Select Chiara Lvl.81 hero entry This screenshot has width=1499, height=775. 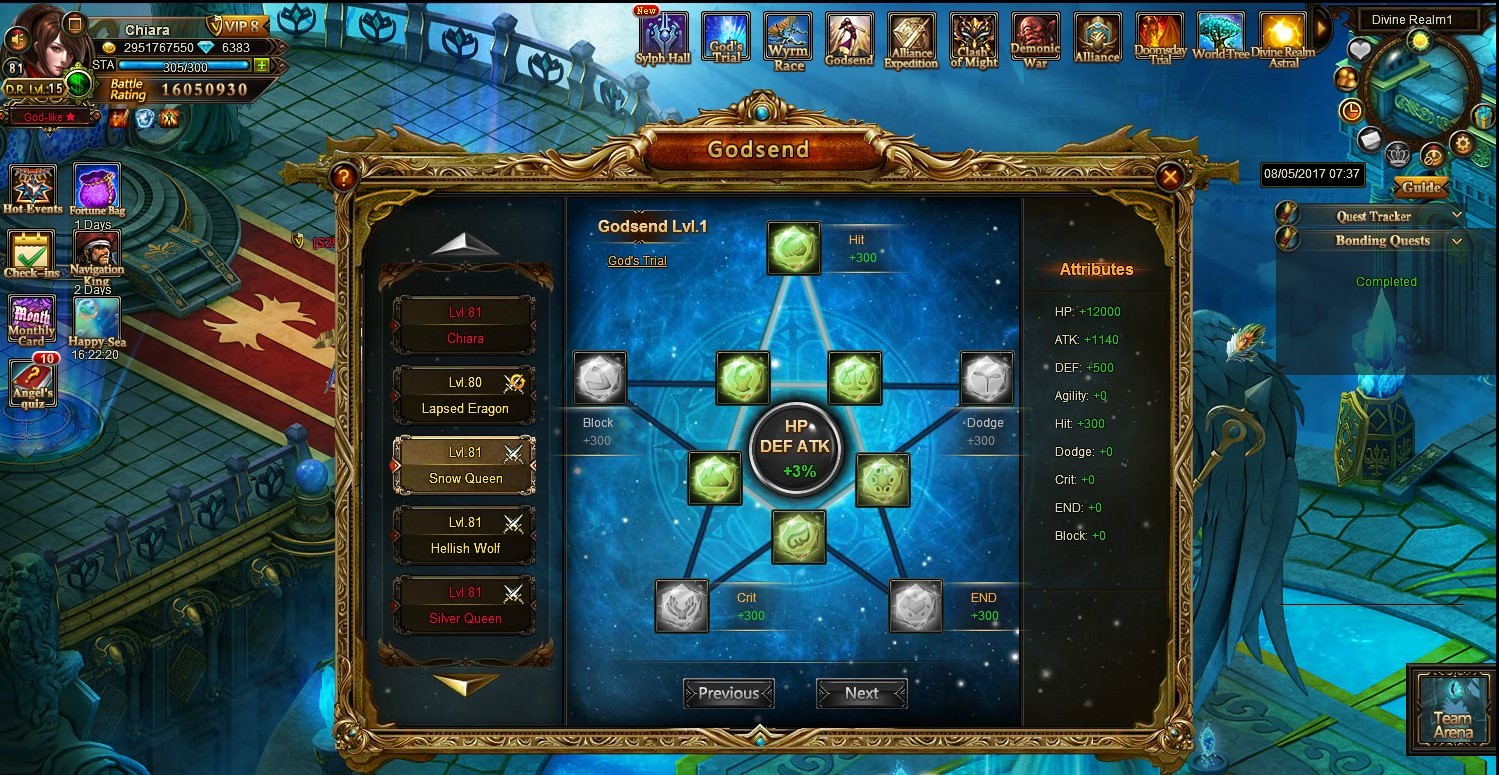465,325
